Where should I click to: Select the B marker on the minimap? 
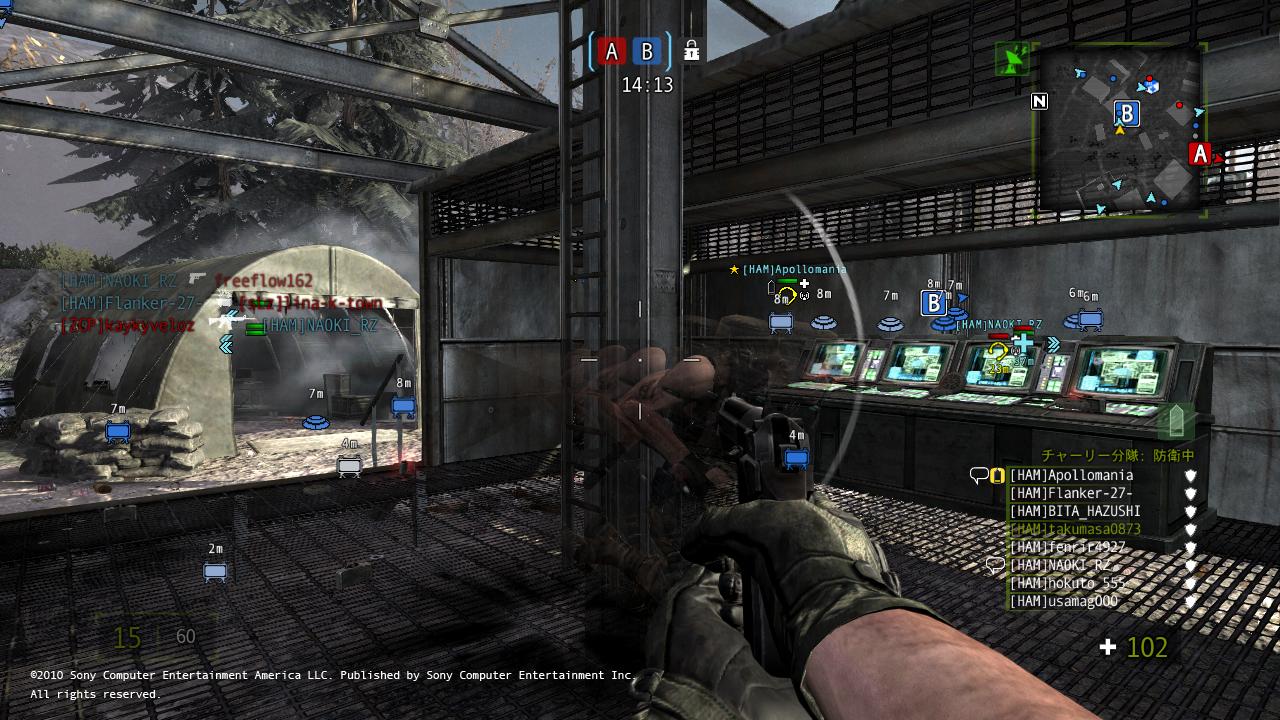pyautogui.click(x=1127, y=112)
